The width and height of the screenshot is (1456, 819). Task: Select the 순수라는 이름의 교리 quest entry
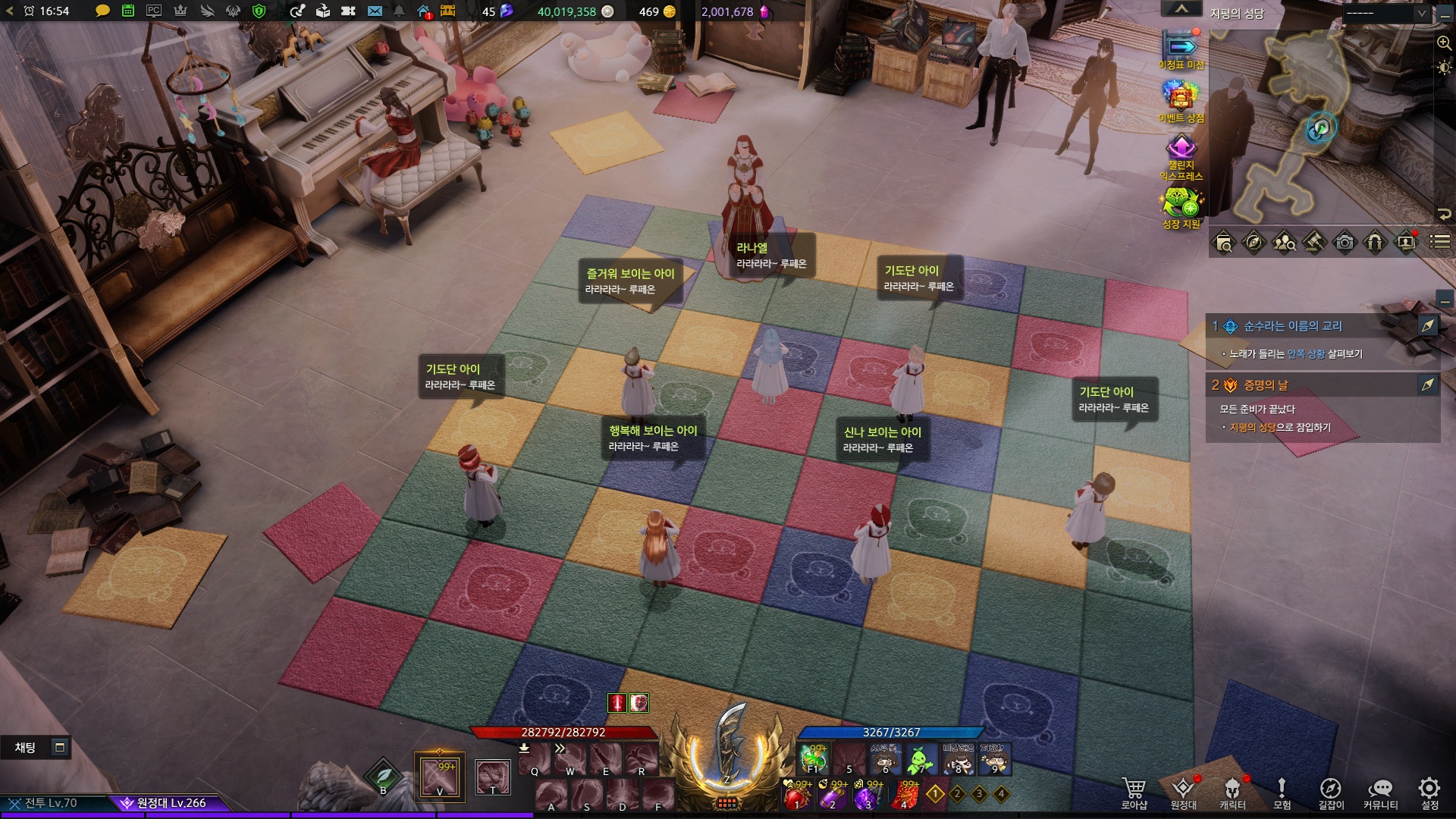[1292, 326]
